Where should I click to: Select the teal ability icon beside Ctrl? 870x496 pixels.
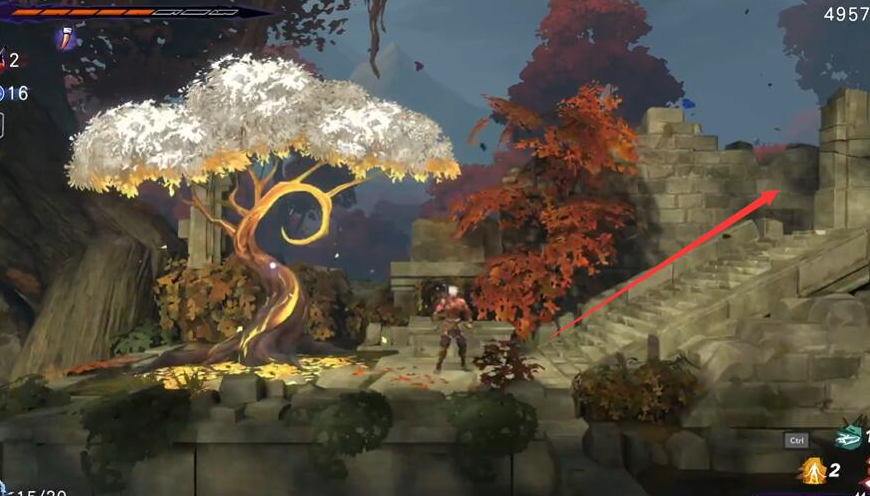click(x=849, y=437)
